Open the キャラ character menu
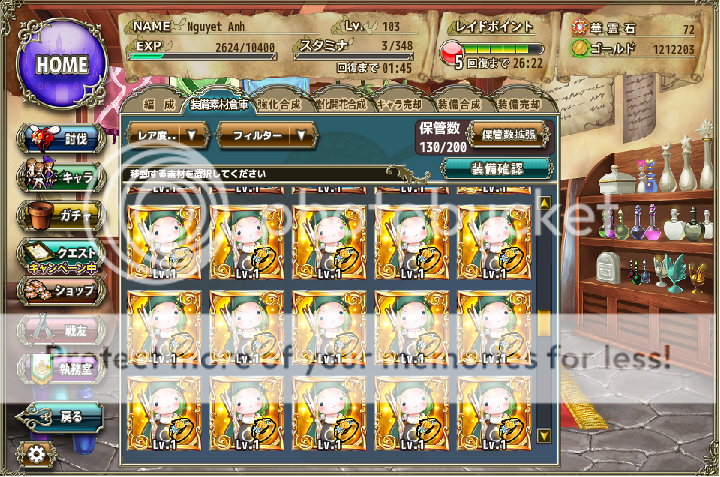 [60, 177]
